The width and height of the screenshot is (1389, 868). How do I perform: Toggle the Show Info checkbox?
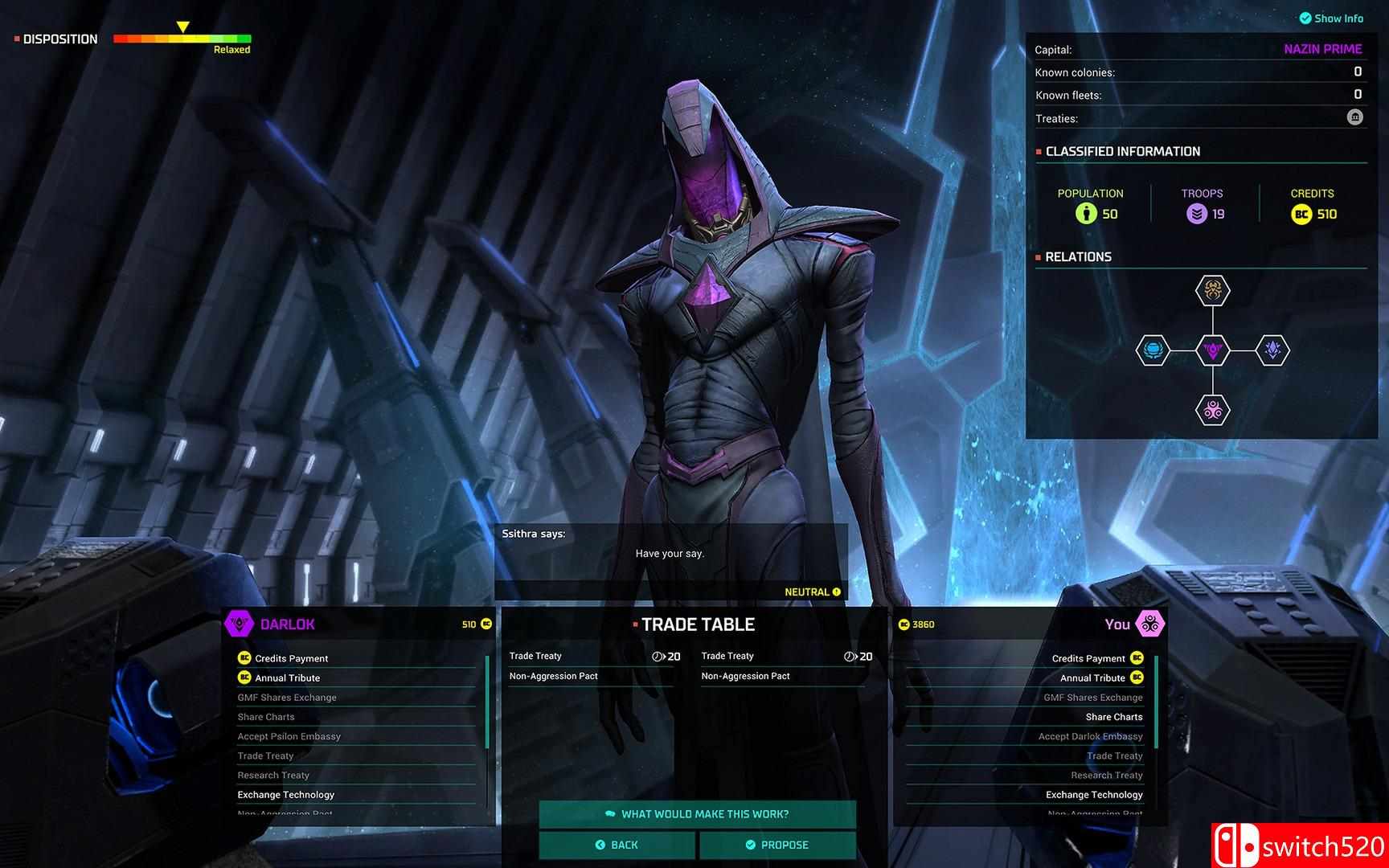coord(1305,18)
